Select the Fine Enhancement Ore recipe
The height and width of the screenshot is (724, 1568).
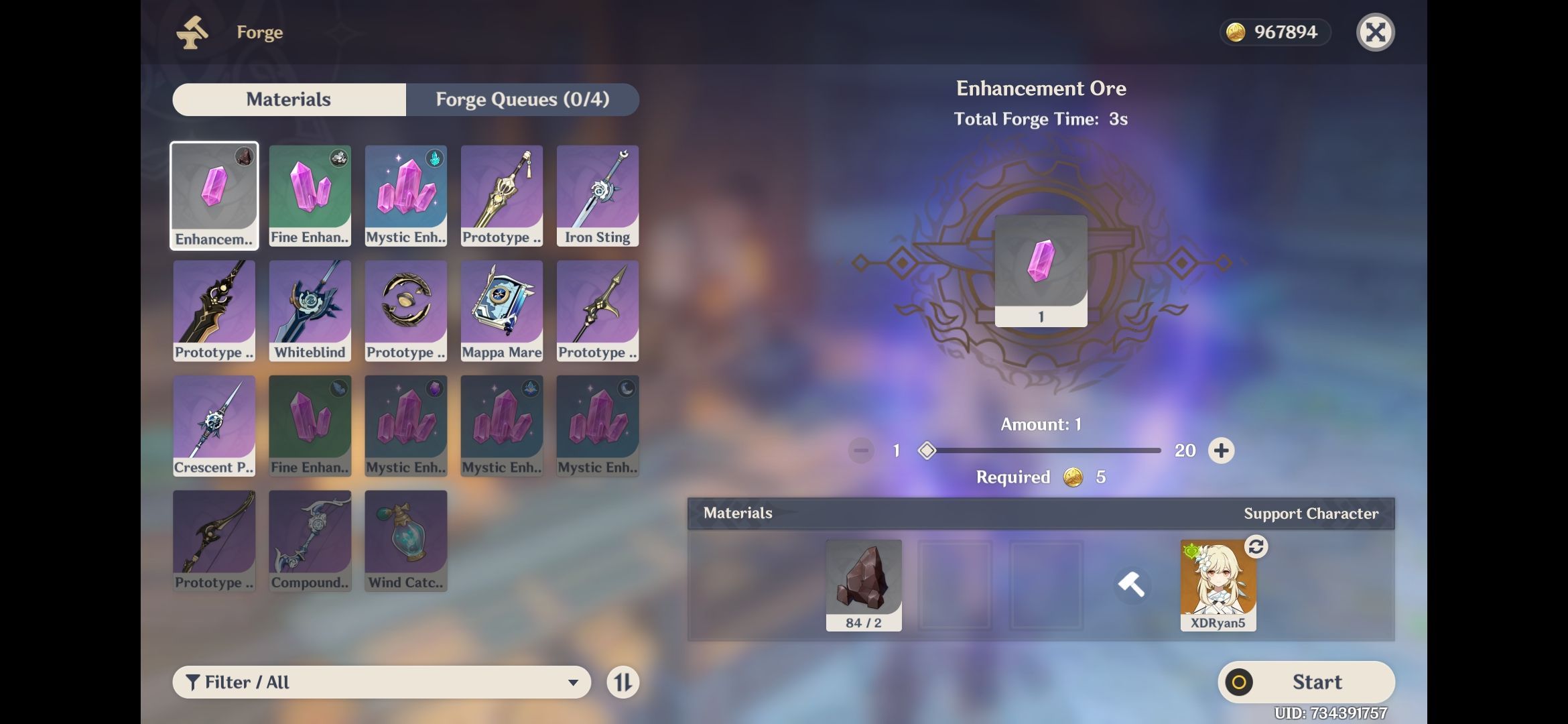coord(310,194)
